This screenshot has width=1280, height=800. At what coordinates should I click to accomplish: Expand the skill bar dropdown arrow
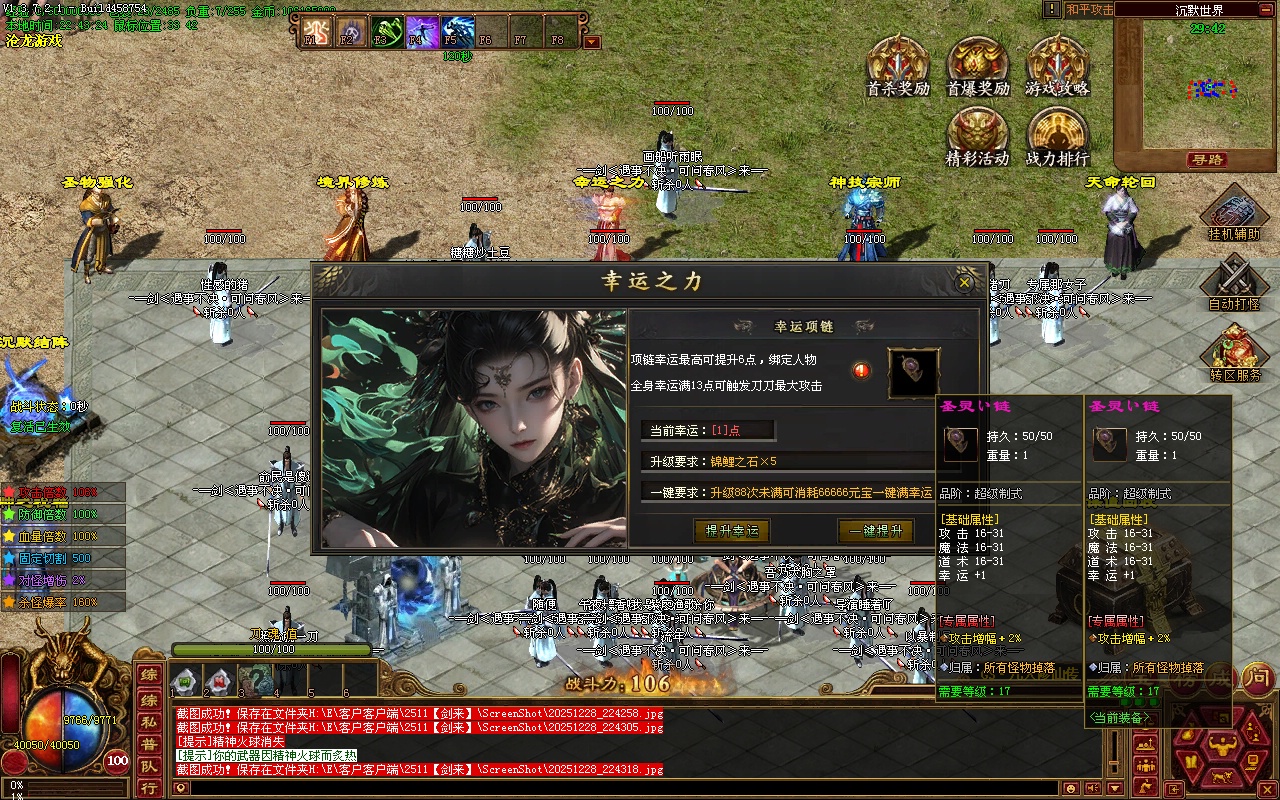tap(591, 42)
